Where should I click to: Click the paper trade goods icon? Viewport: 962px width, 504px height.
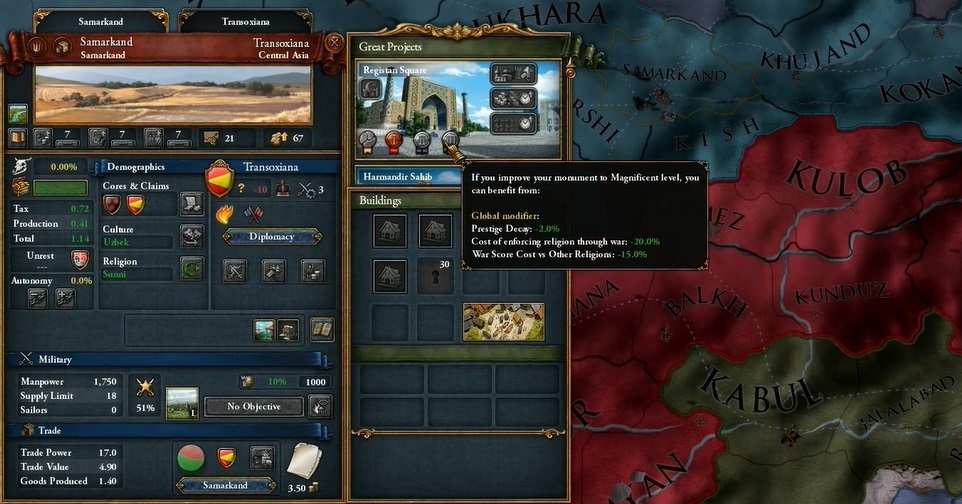pos(304,462)
